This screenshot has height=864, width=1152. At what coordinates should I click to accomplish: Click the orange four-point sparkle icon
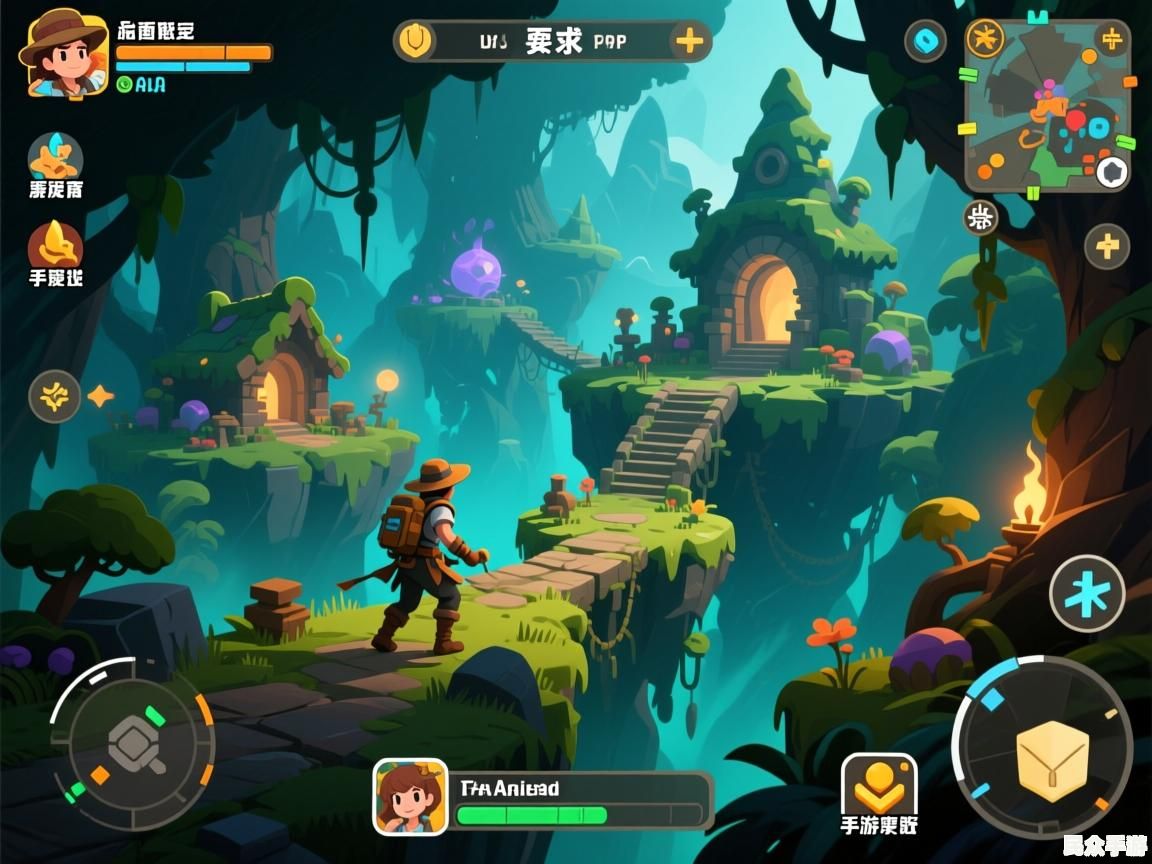[x=100, y=396]
